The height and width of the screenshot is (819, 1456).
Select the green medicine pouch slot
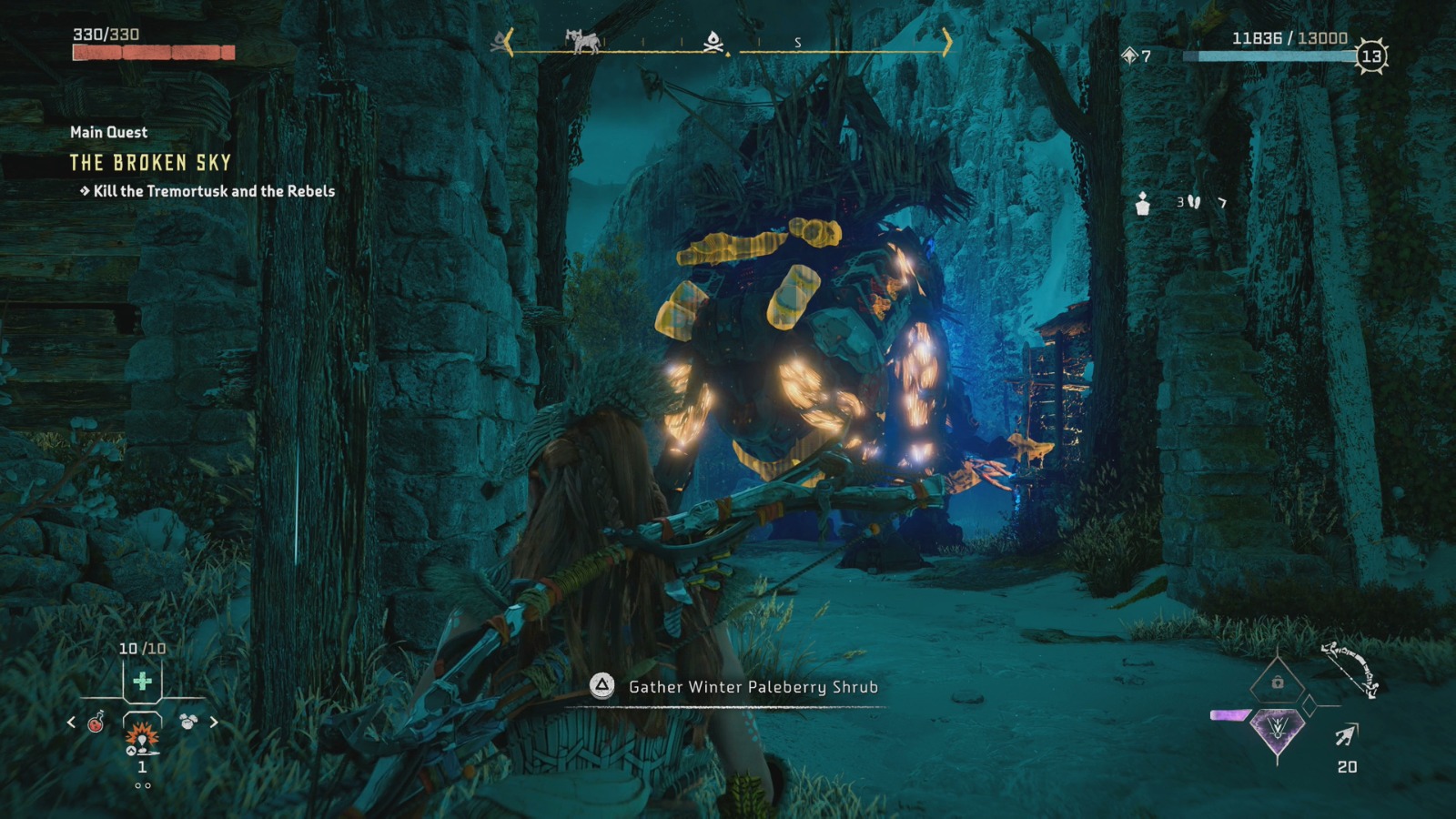point(142,681)
